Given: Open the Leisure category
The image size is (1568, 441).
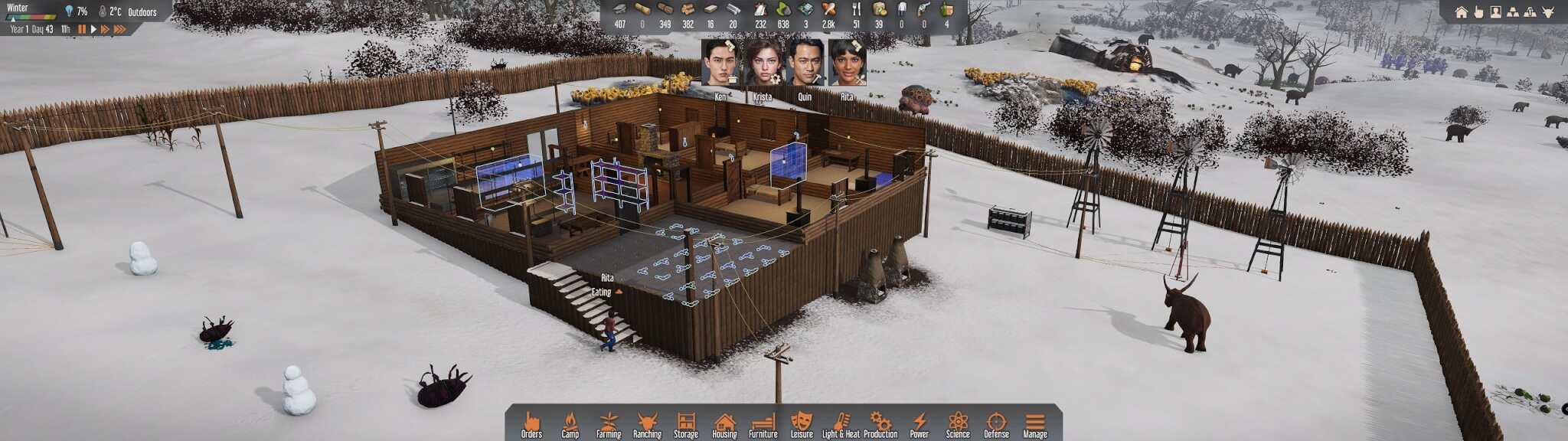Looking at the screenshot, I should [802, 424].
